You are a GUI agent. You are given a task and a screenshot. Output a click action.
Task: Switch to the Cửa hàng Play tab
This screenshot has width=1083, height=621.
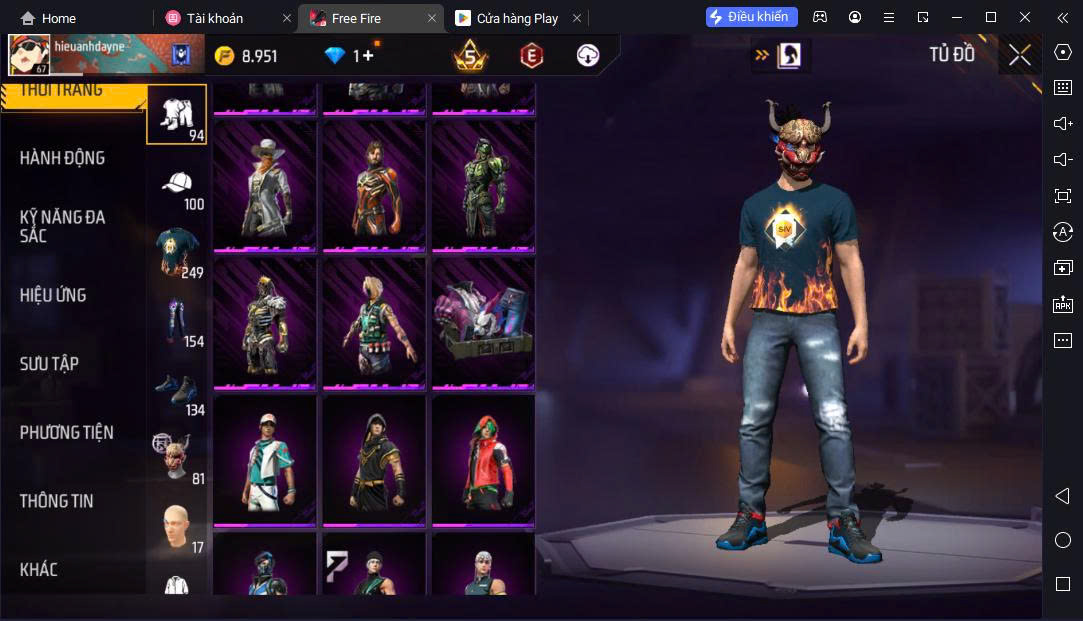coord(517,18)
